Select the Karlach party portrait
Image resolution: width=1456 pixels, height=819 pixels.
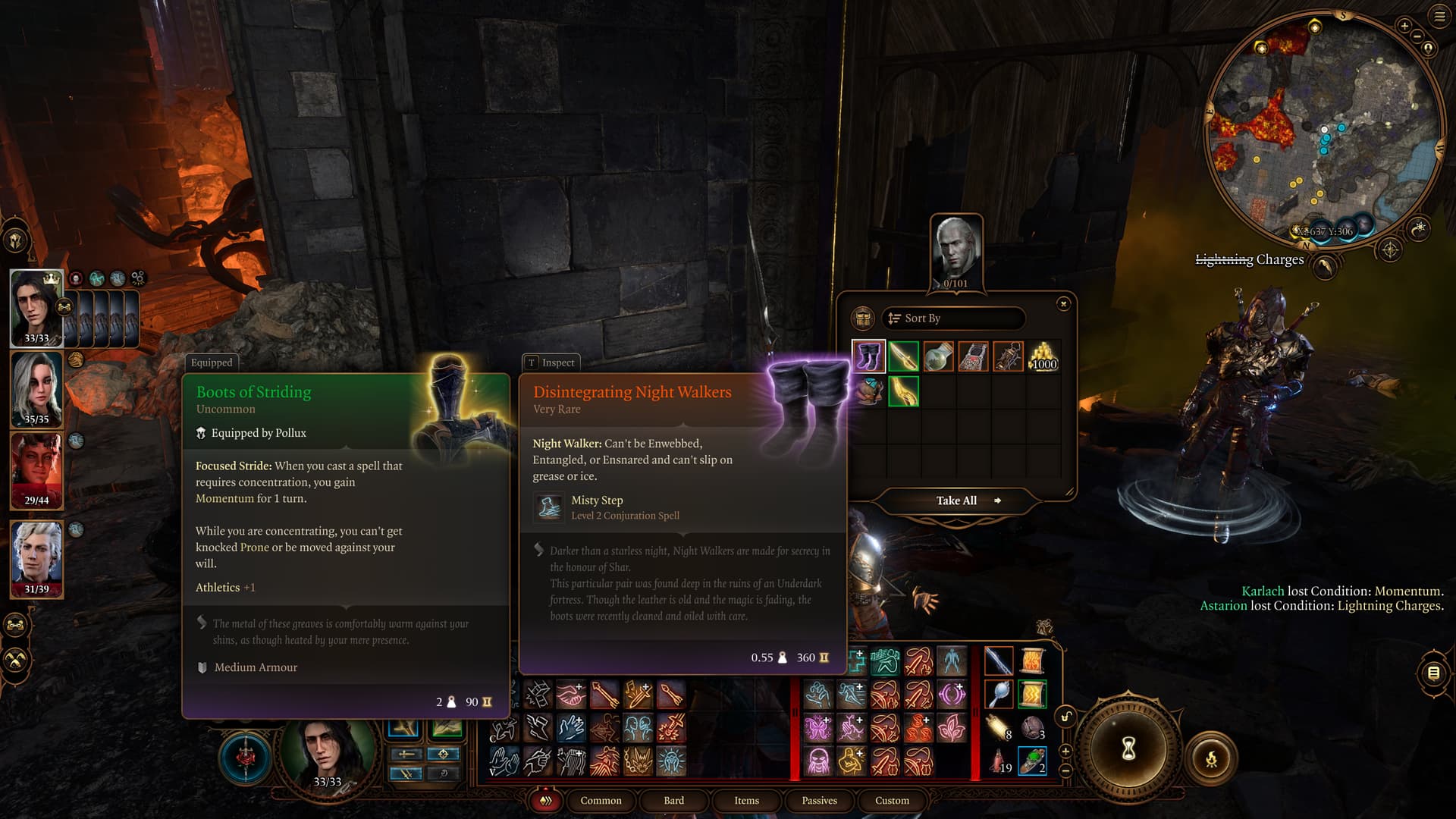point(36,470)
